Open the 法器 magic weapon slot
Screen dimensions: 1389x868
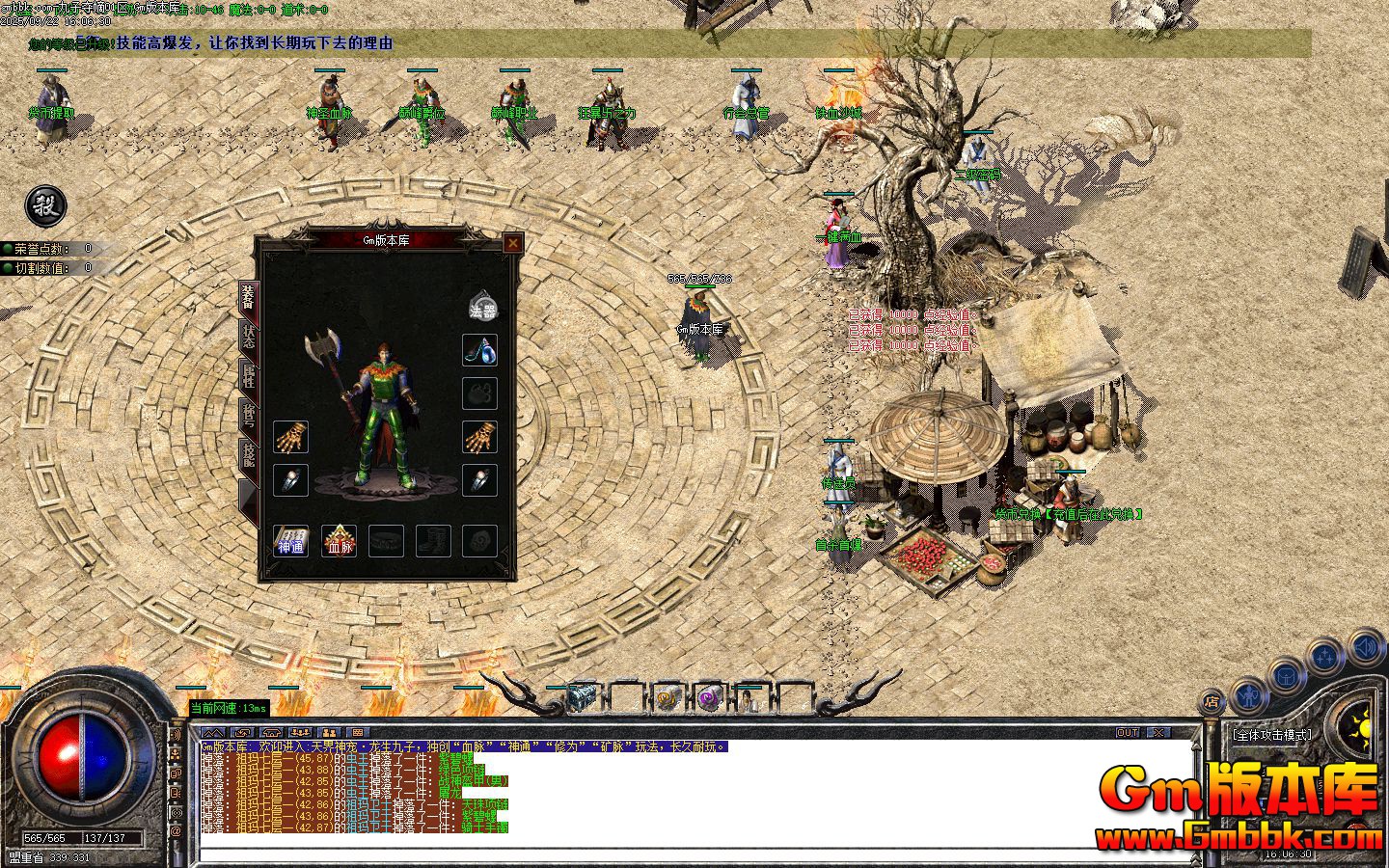click(482, 309)
